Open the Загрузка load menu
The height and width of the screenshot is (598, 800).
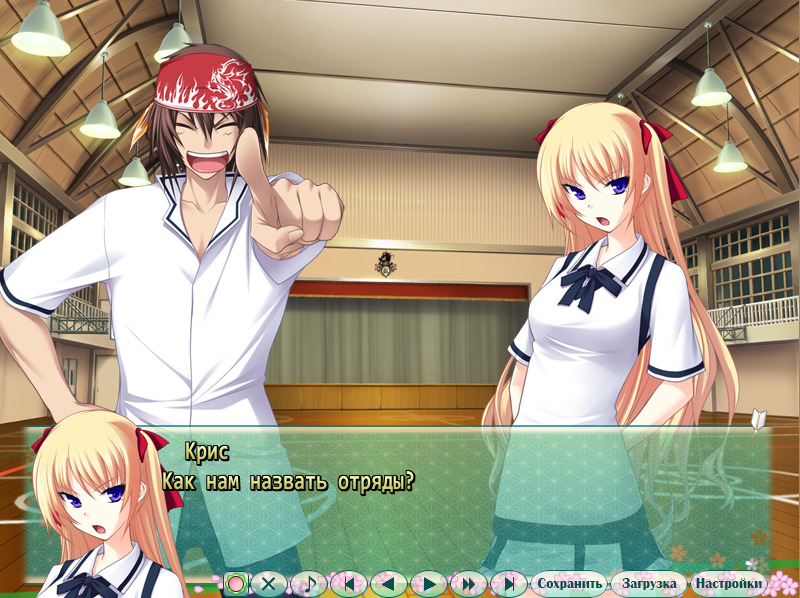pos(650,583)
